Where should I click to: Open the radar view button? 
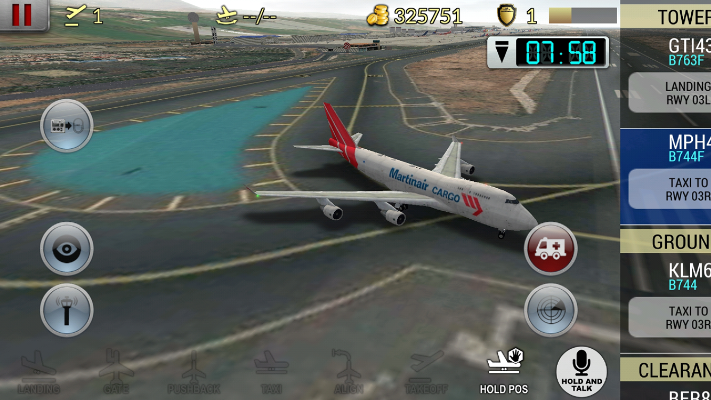pos(550,309)
